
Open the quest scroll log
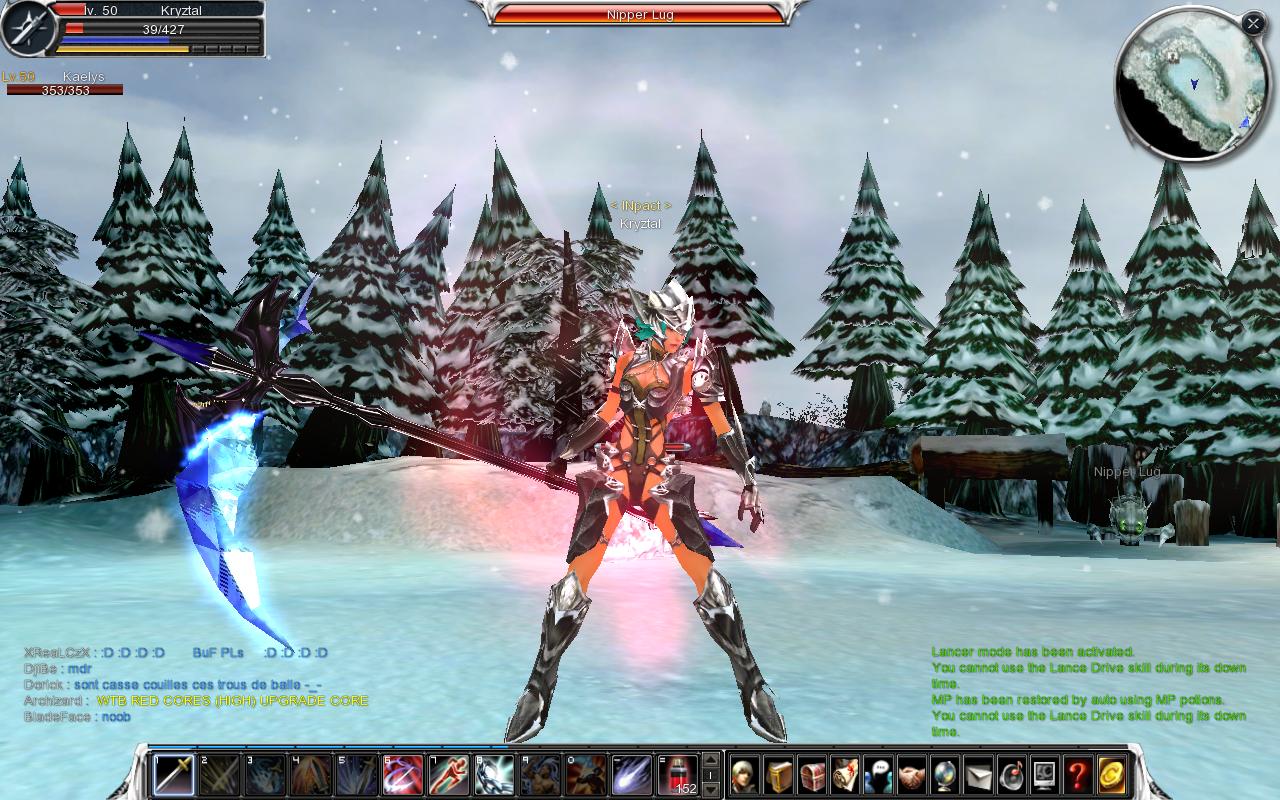(x=845, y=775)
